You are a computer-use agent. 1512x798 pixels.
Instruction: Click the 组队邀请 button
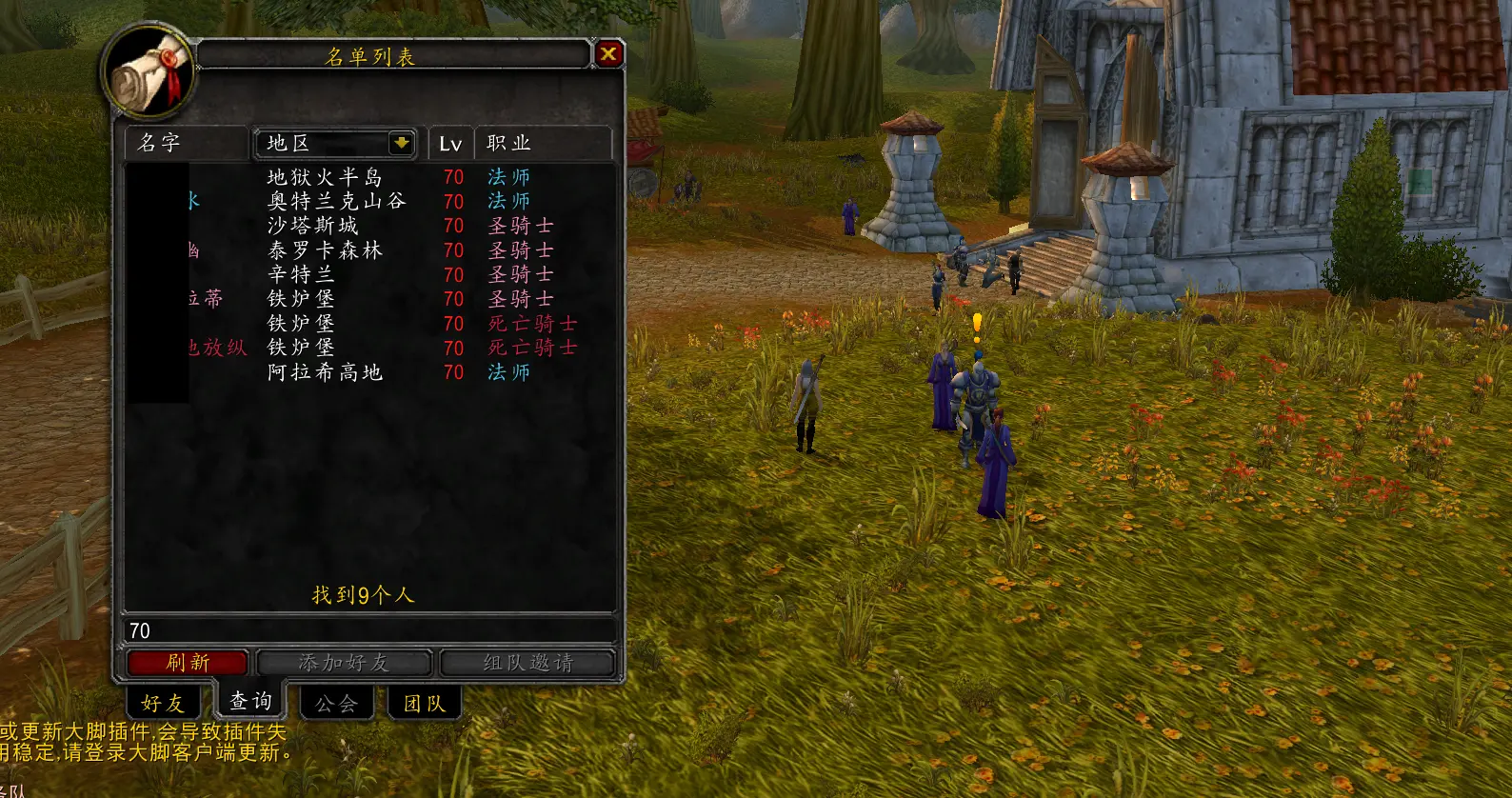click(x=527, y=663)
